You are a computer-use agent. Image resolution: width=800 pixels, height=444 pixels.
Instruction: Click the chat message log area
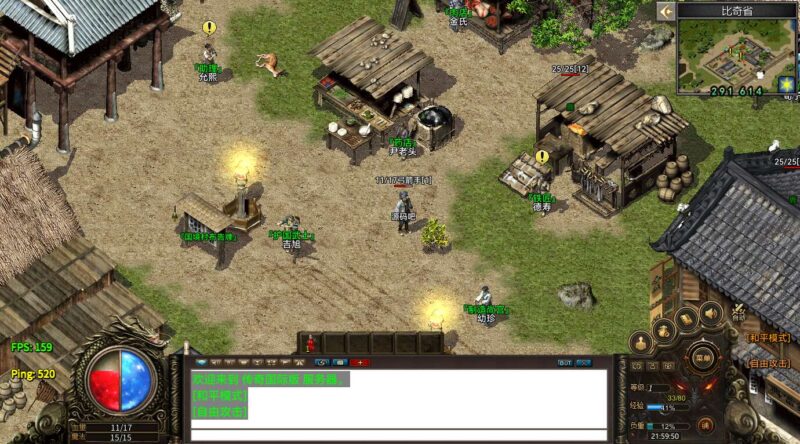(398, 397)
